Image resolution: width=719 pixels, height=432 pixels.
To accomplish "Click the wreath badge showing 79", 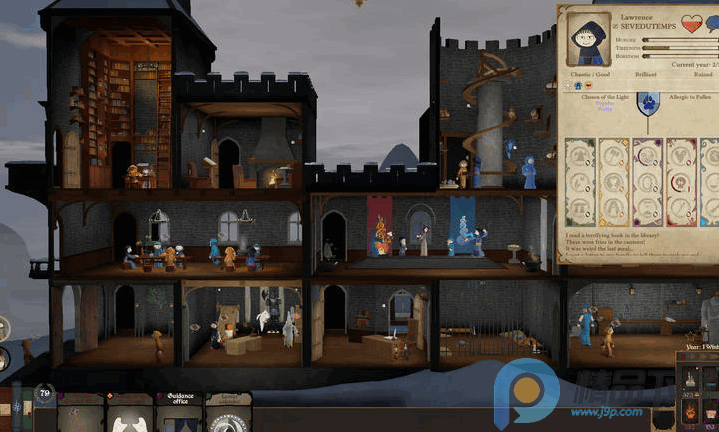I will pos(45,394).
